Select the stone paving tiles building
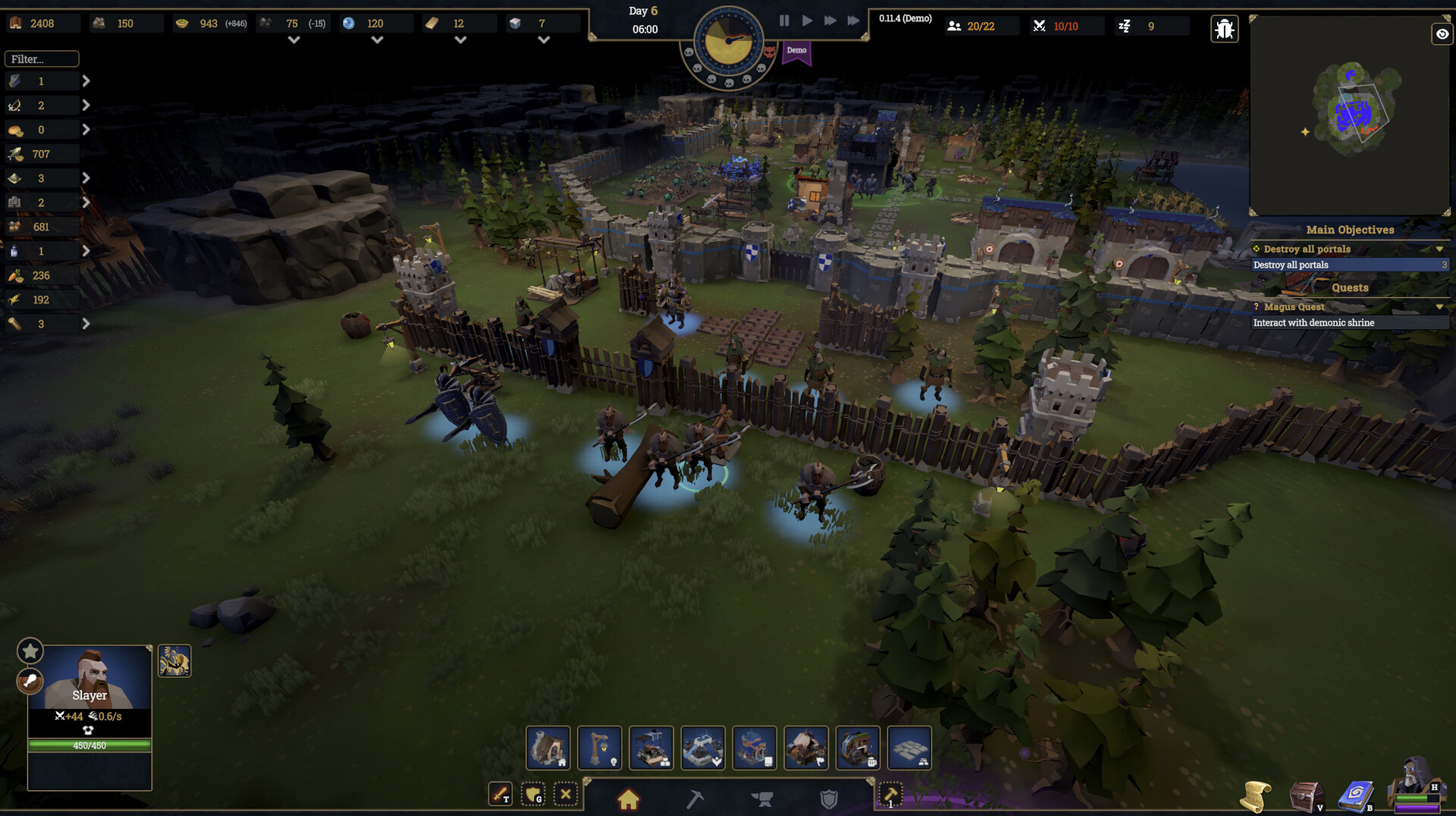 point(909,748)
